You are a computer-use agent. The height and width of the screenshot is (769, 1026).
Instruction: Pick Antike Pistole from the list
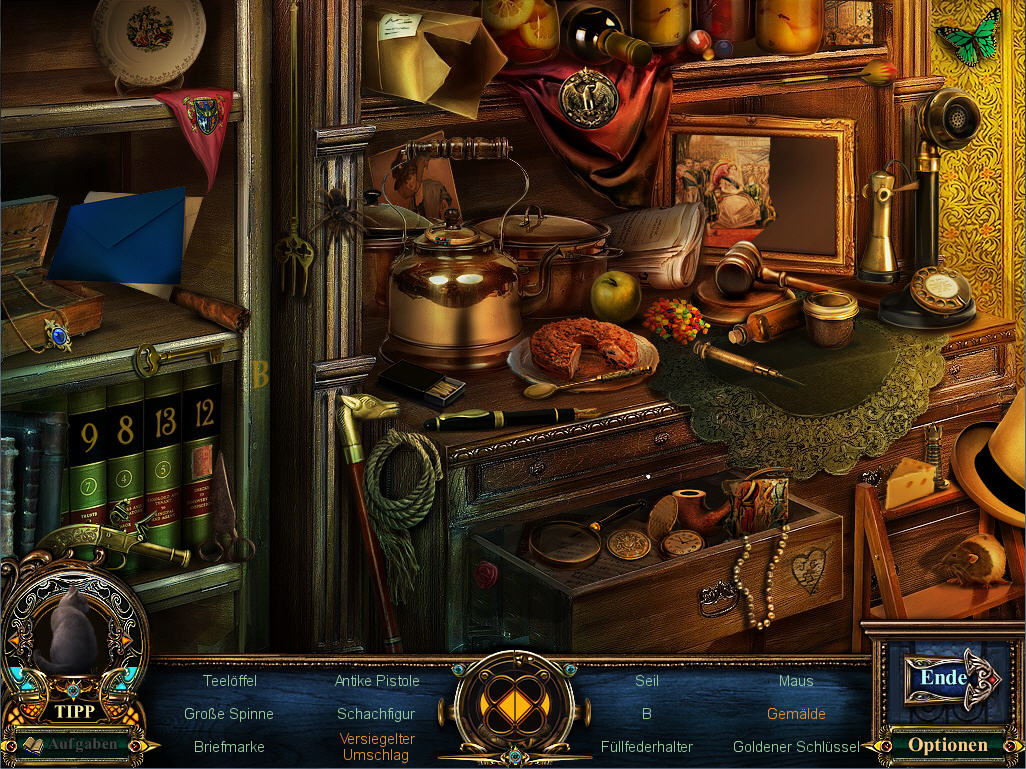(377, 680)
